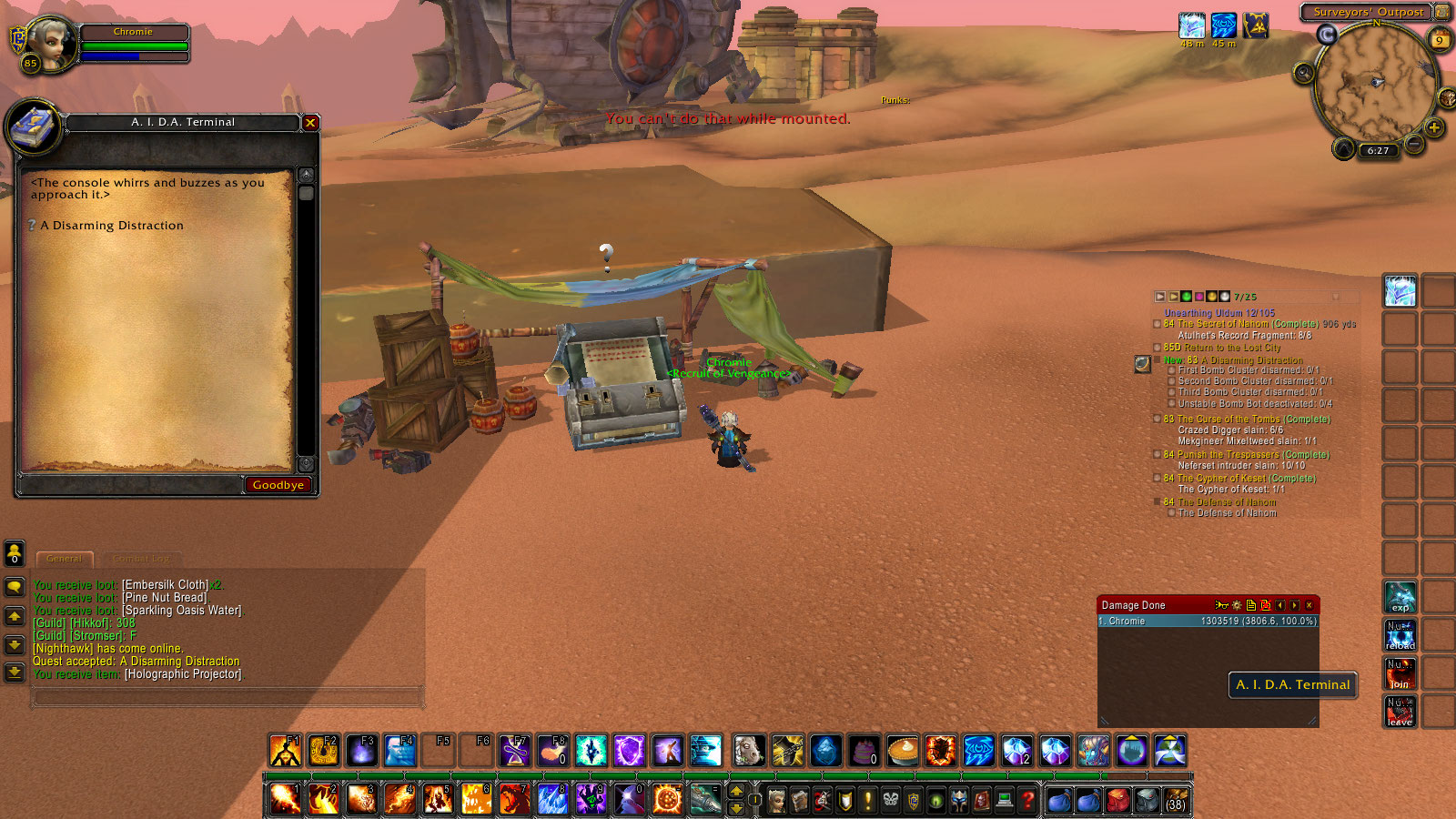Viewport: 1456px width, 819px height.
Task: Check the box beside Return to the Lost City
Action: [1158, 348]
